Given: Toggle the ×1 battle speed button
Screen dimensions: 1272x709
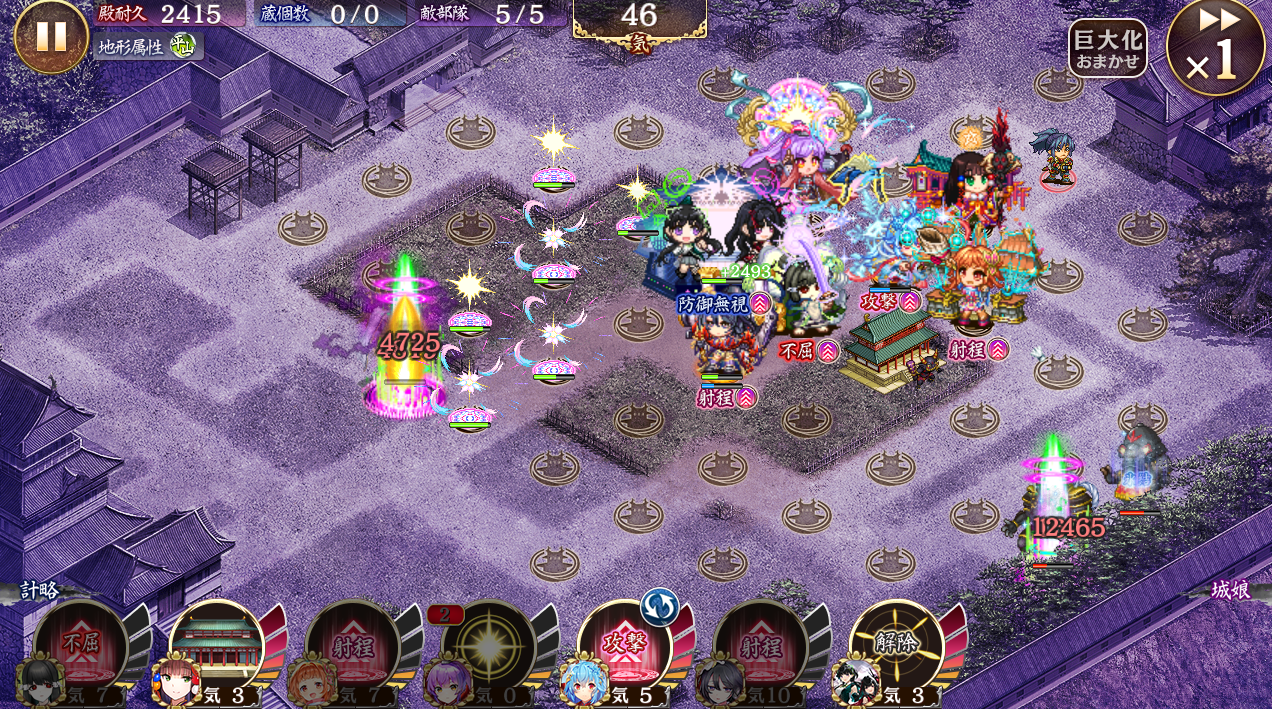Looking at the screenshot, I should (x=1215, y=48).
